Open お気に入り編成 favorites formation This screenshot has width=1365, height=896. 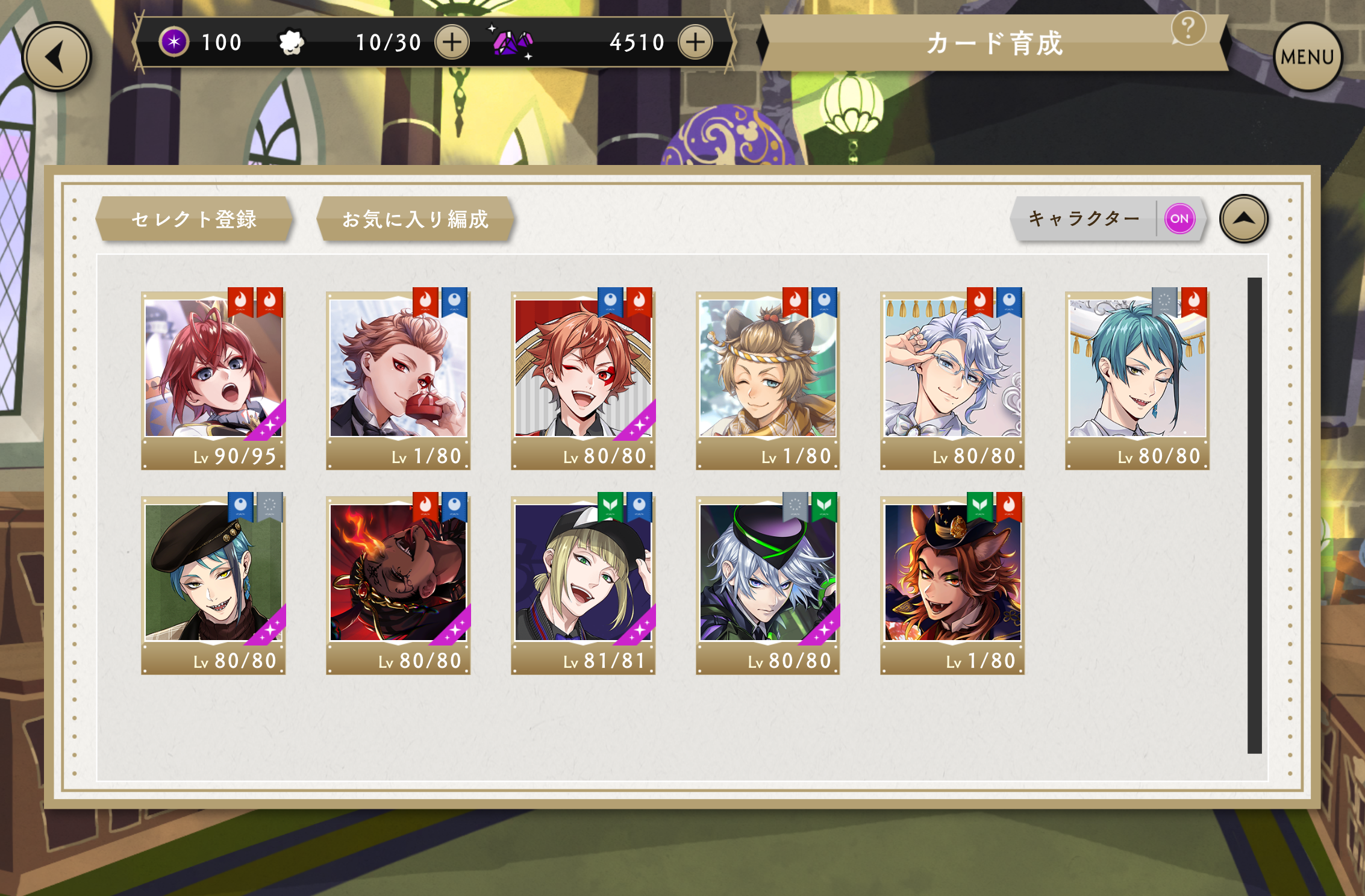tap(415, 219)
